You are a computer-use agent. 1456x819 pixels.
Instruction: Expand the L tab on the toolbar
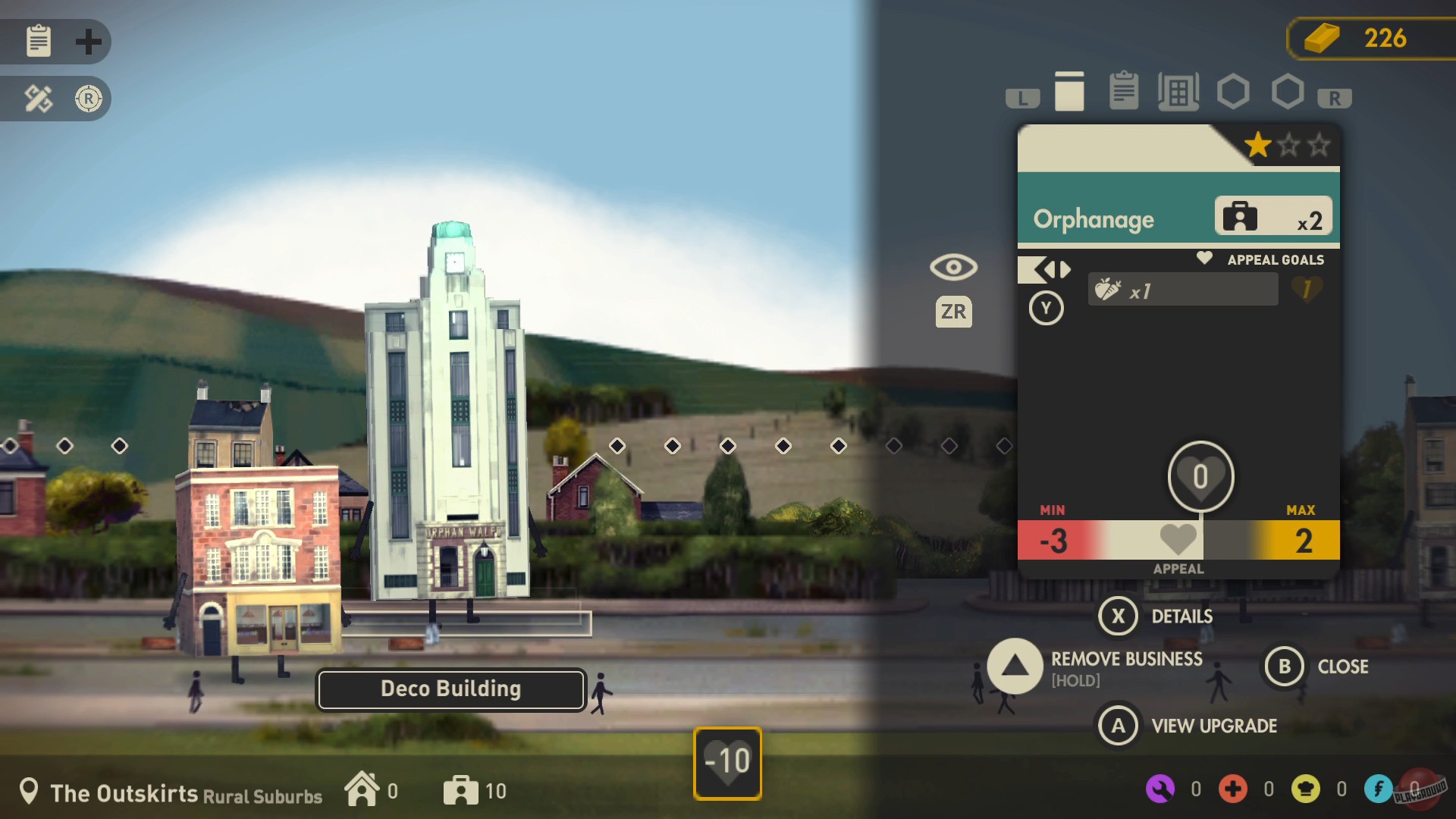[1022, 96]
